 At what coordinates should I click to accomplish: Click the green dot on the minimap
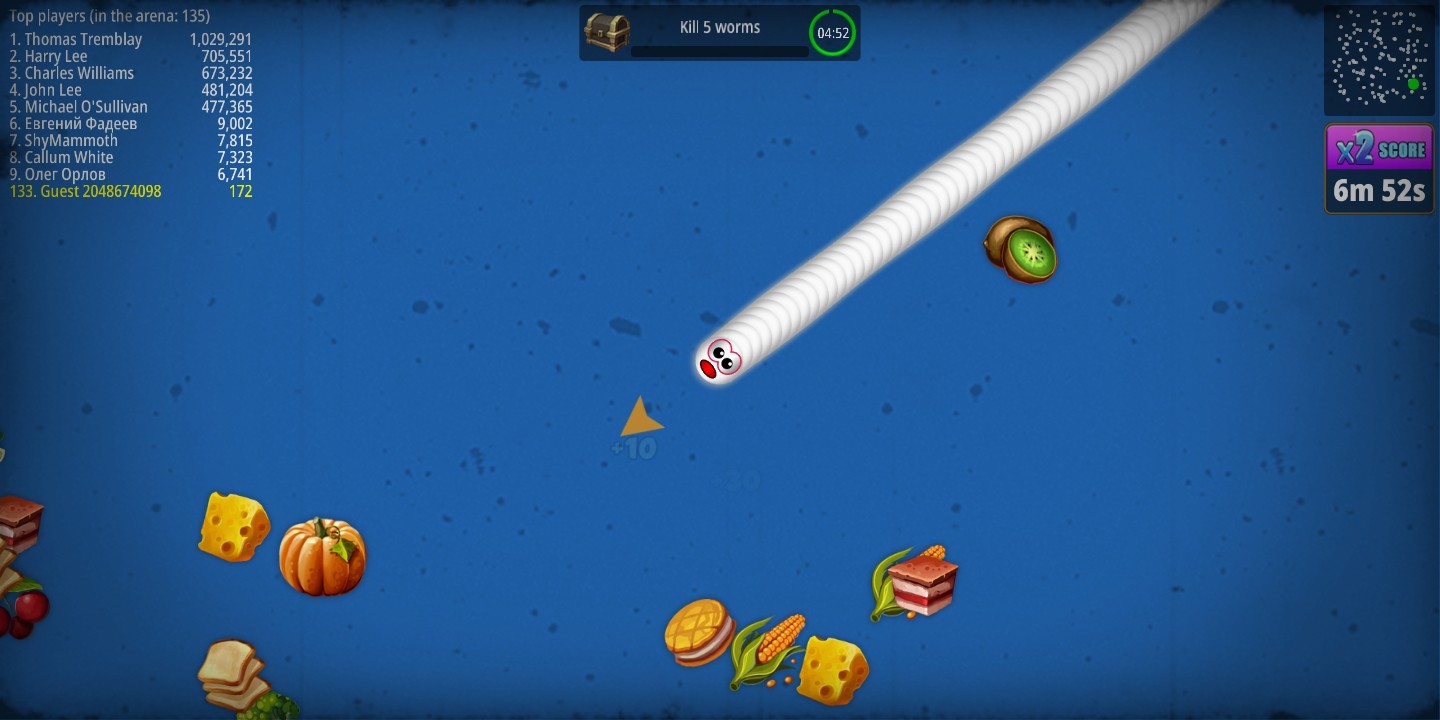click(x=1414, y=85)
